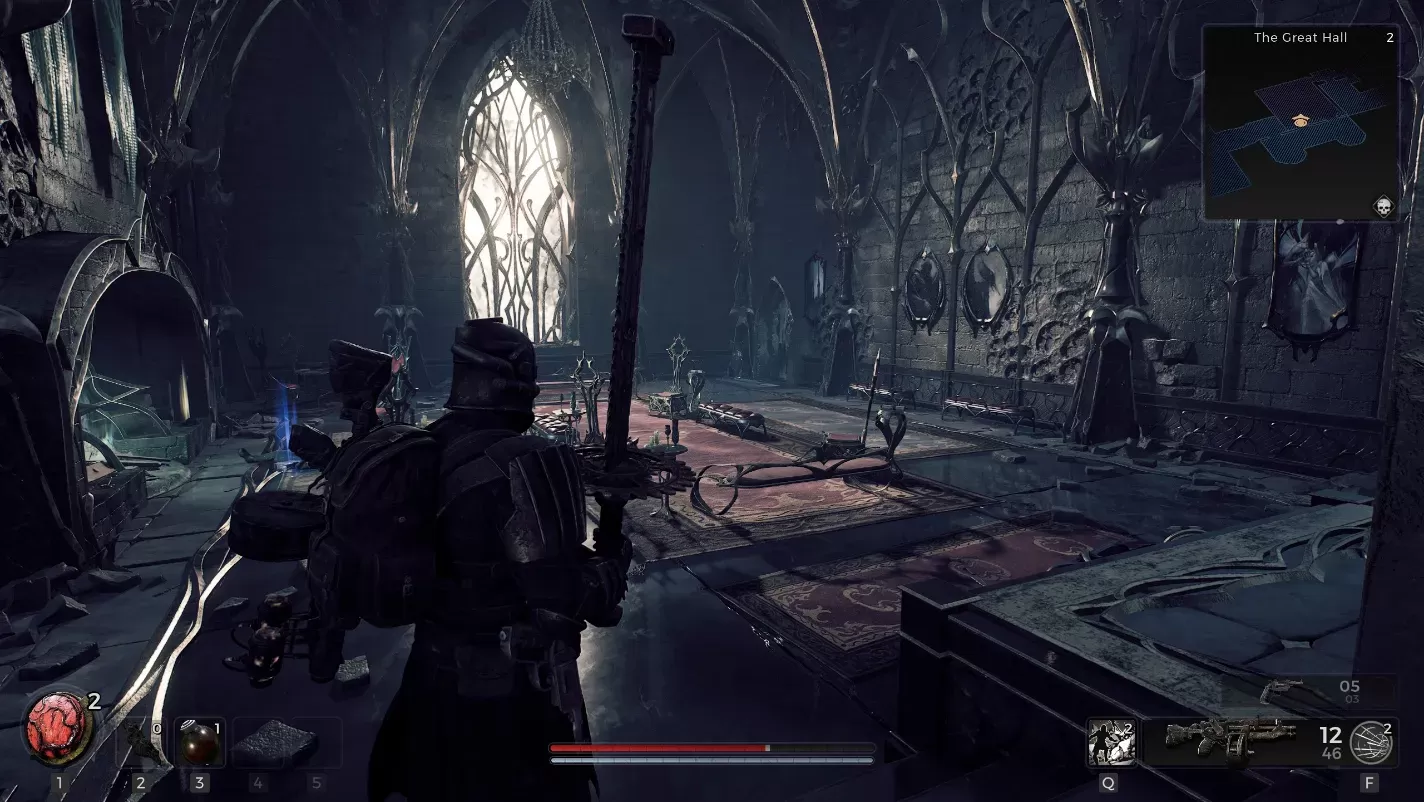This screenshot has width=1424, height=802.
Task: Switch to the revolver sidearm
Action: (x=1284, y=688)
